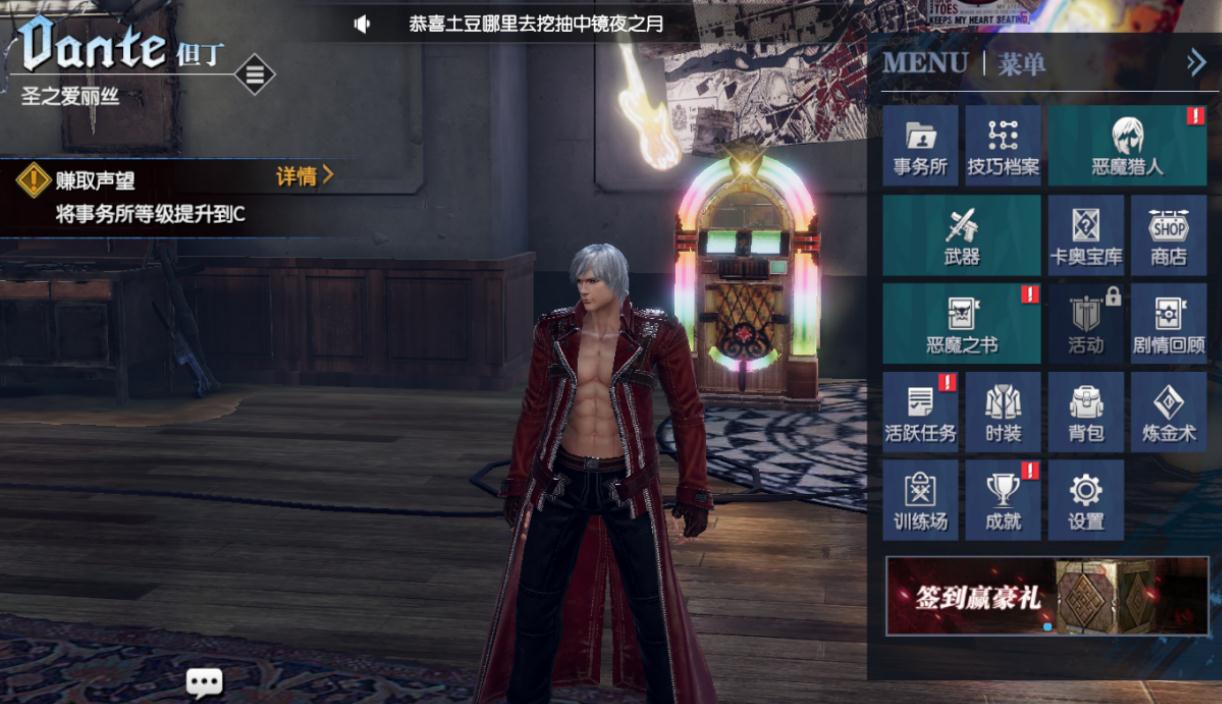Open the 卡奥宝库 treasury
This screenshot has height=704, width=1222.
(x=1086, y=235)
